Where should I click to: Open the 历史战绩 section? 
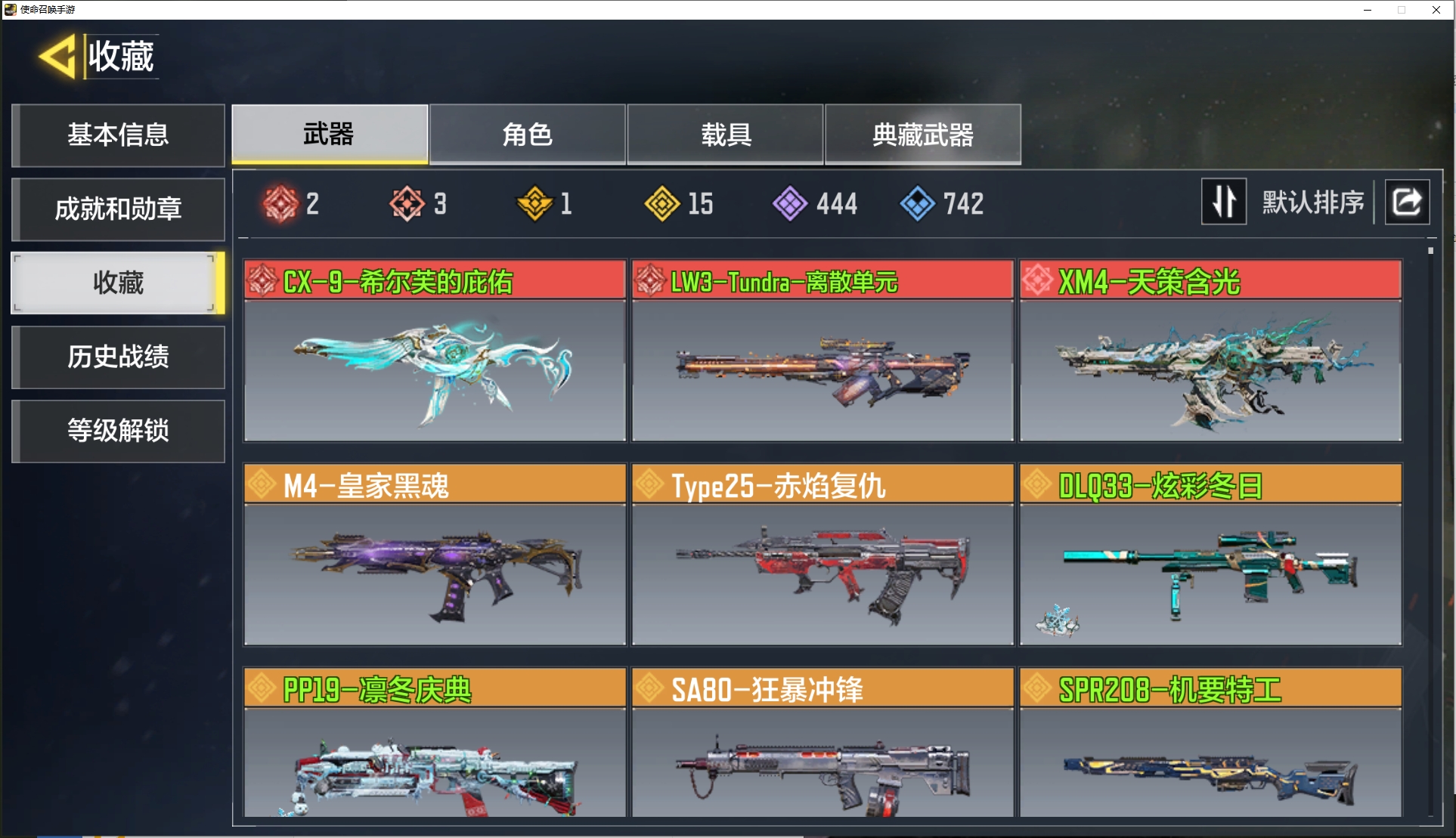(118, 357)
